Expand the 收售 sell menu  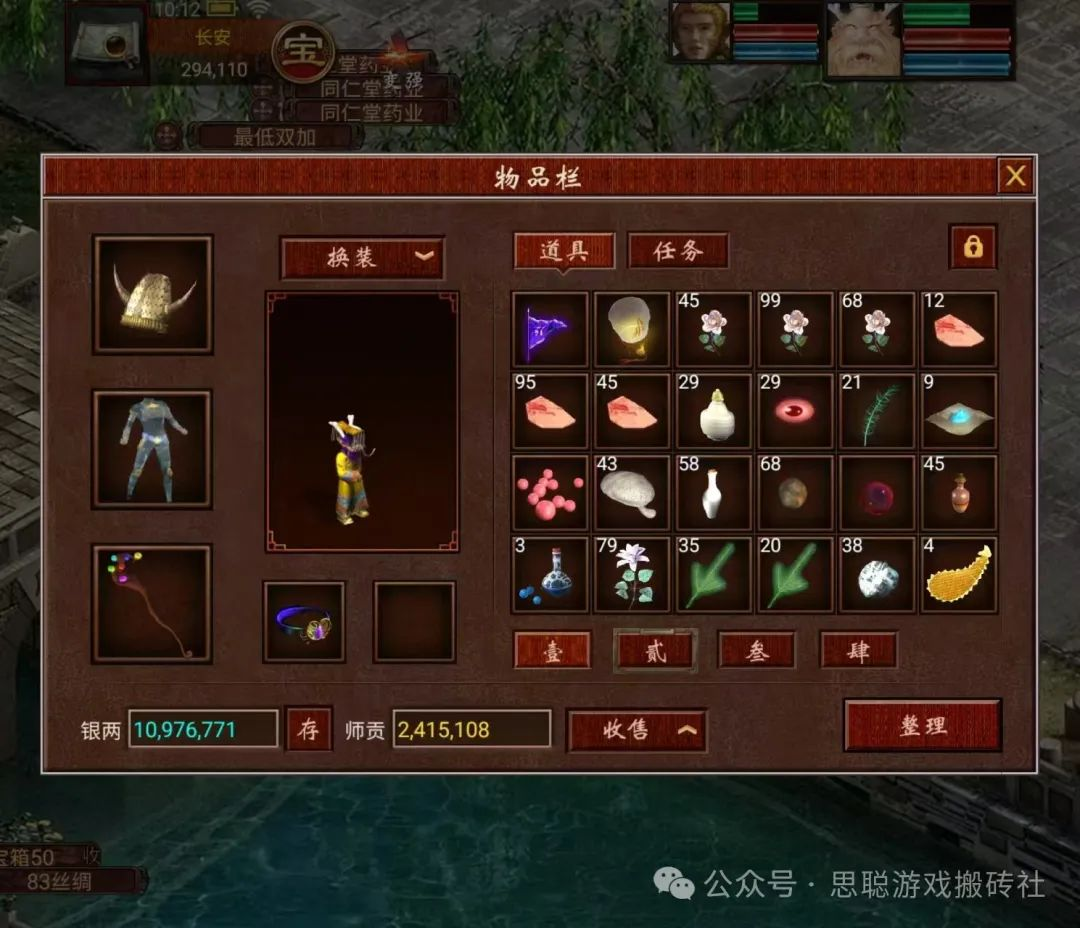(x=637, y=730)
